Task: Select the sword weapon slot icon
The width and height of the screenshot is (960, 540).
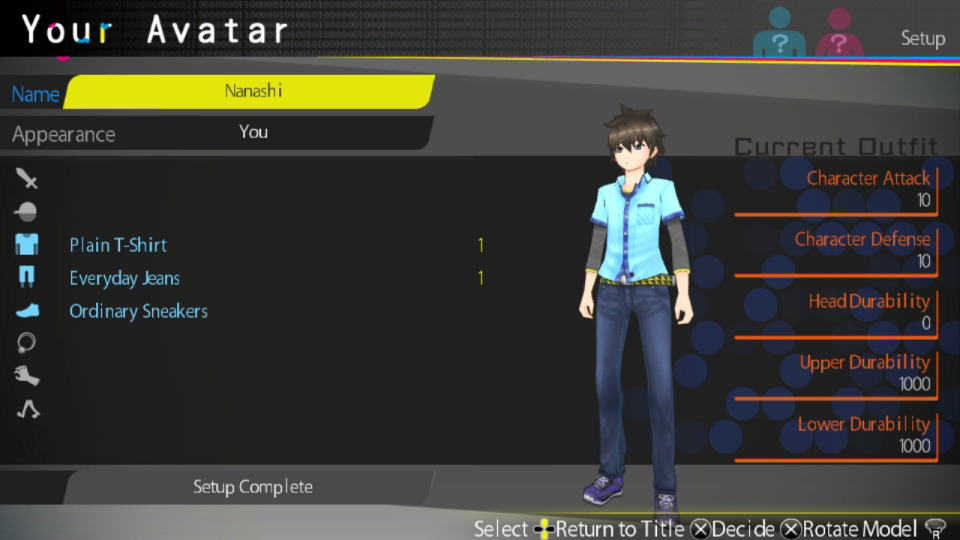Action: (x=27, y=179)
